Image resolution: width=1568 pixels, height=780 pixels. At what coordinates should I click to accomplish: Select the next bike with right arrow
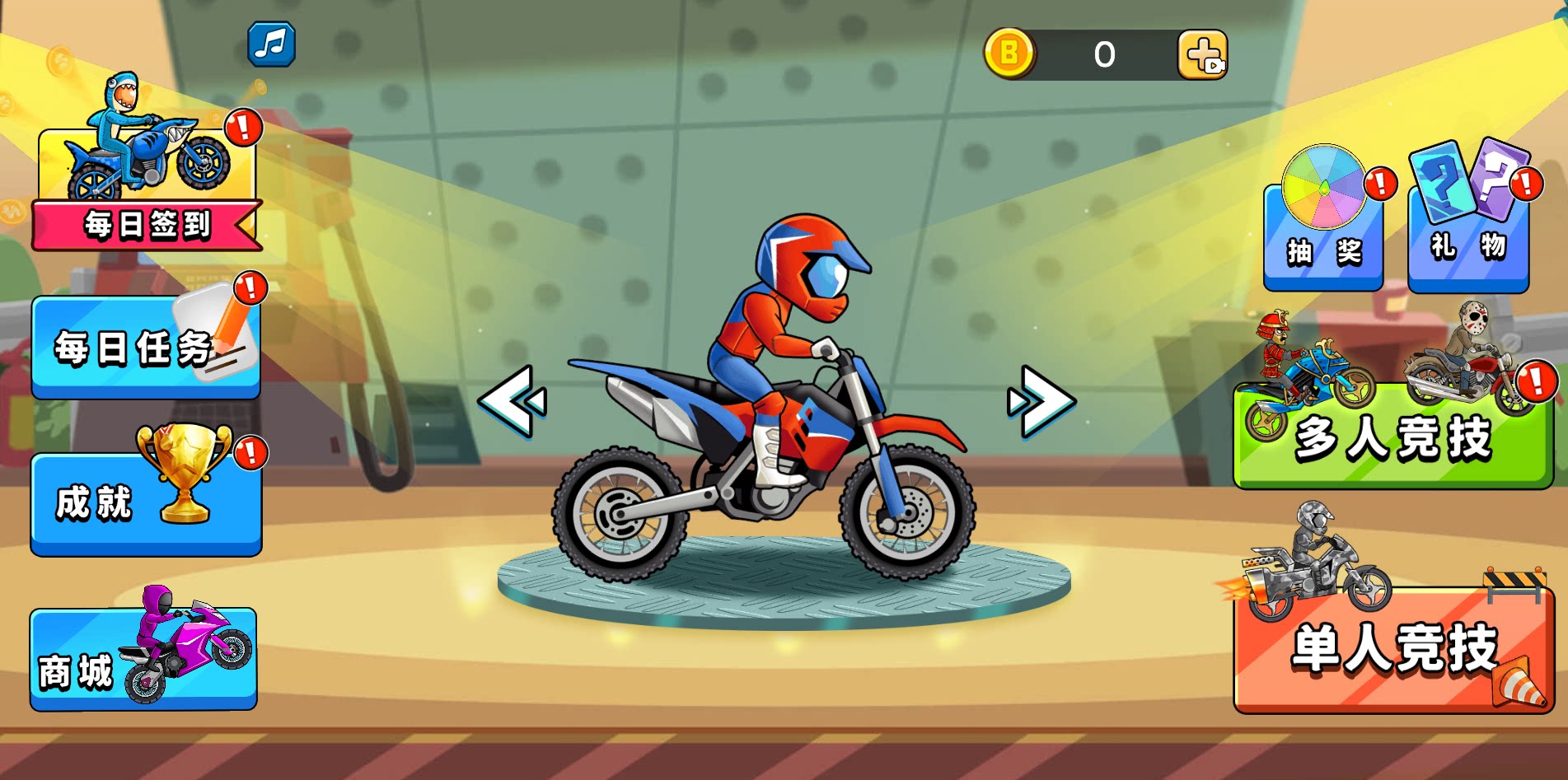point(1041,401)
